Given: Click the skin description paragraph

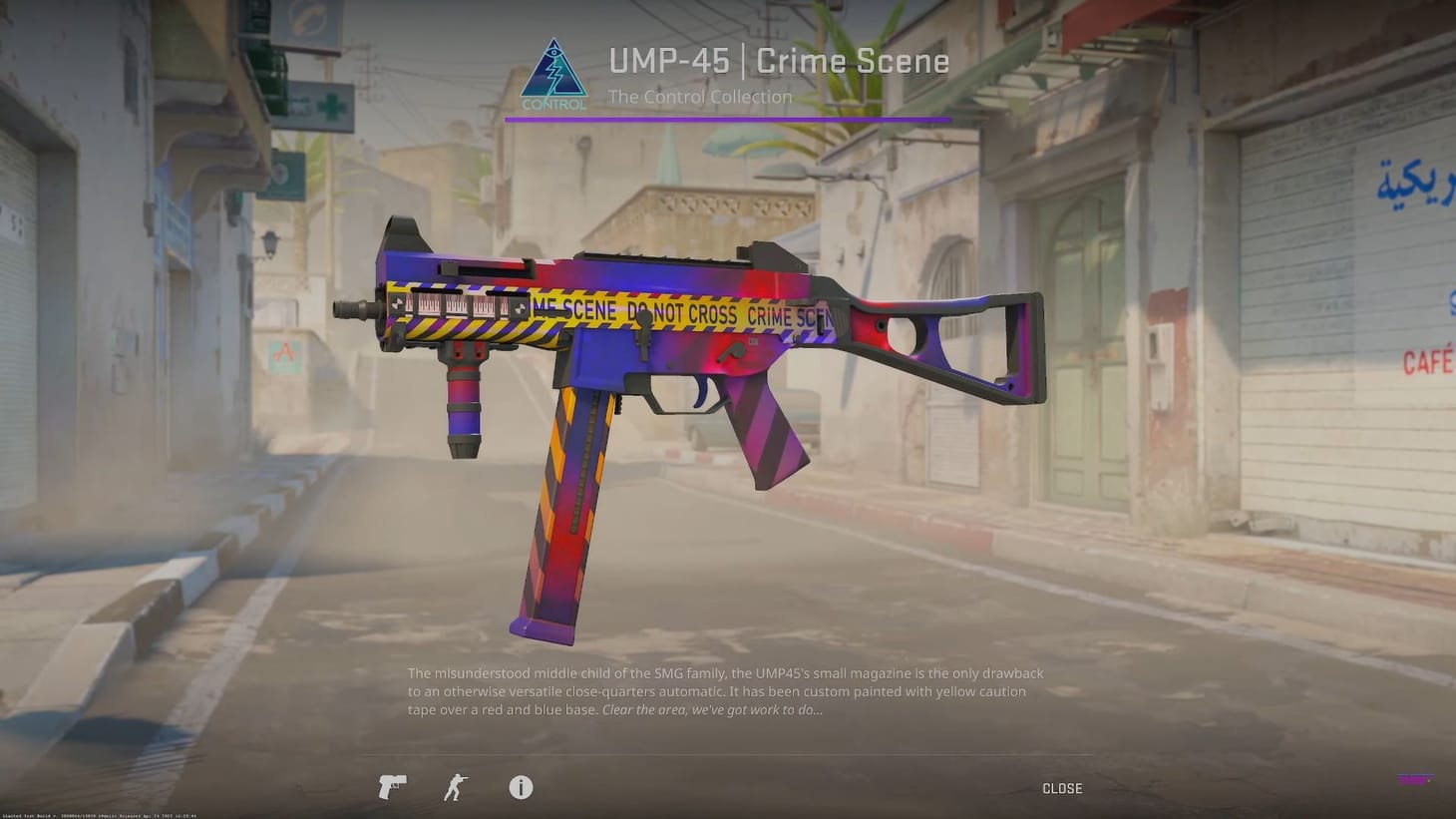Looking at the screenshot, I should click(x=726, y=690).
